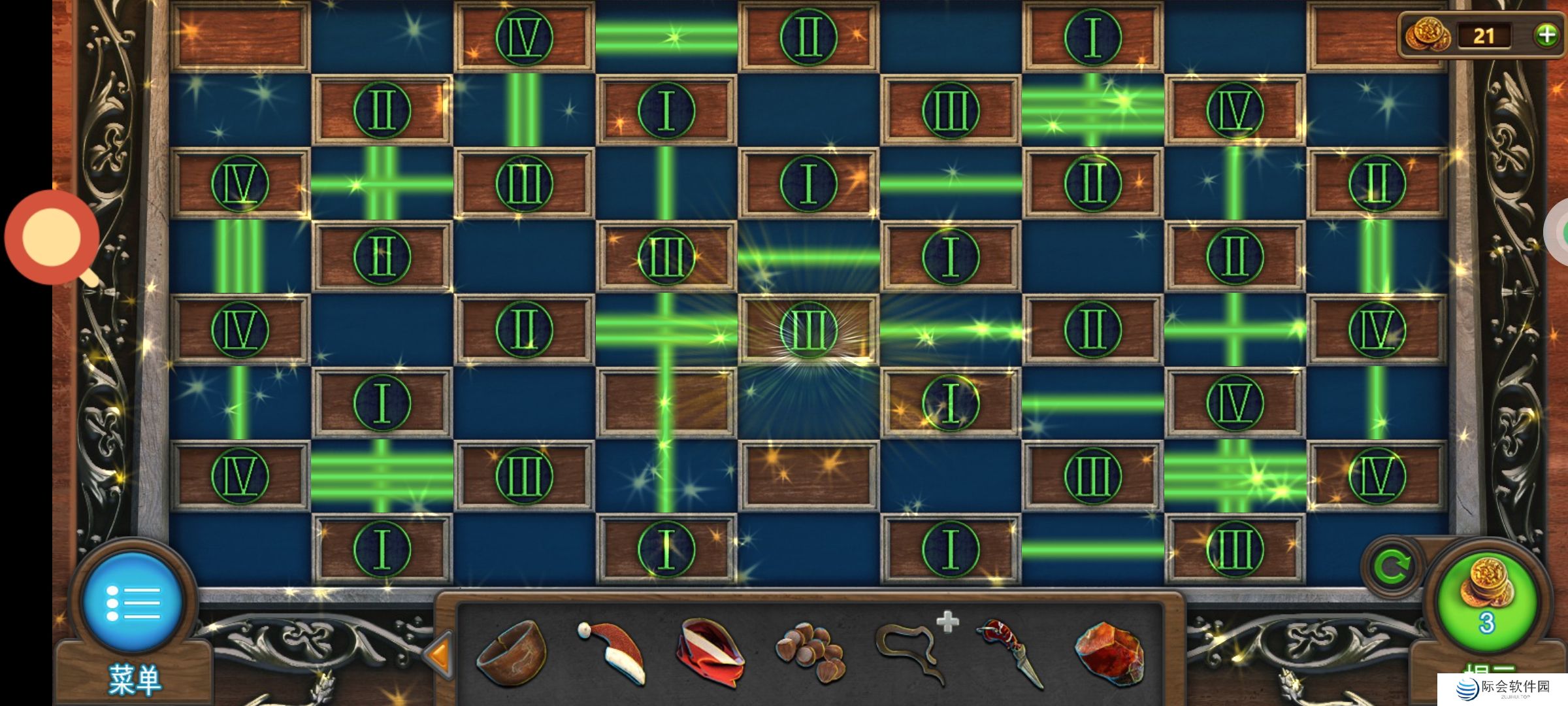Add more coins with the plus button

click(x=1546, y=35)
